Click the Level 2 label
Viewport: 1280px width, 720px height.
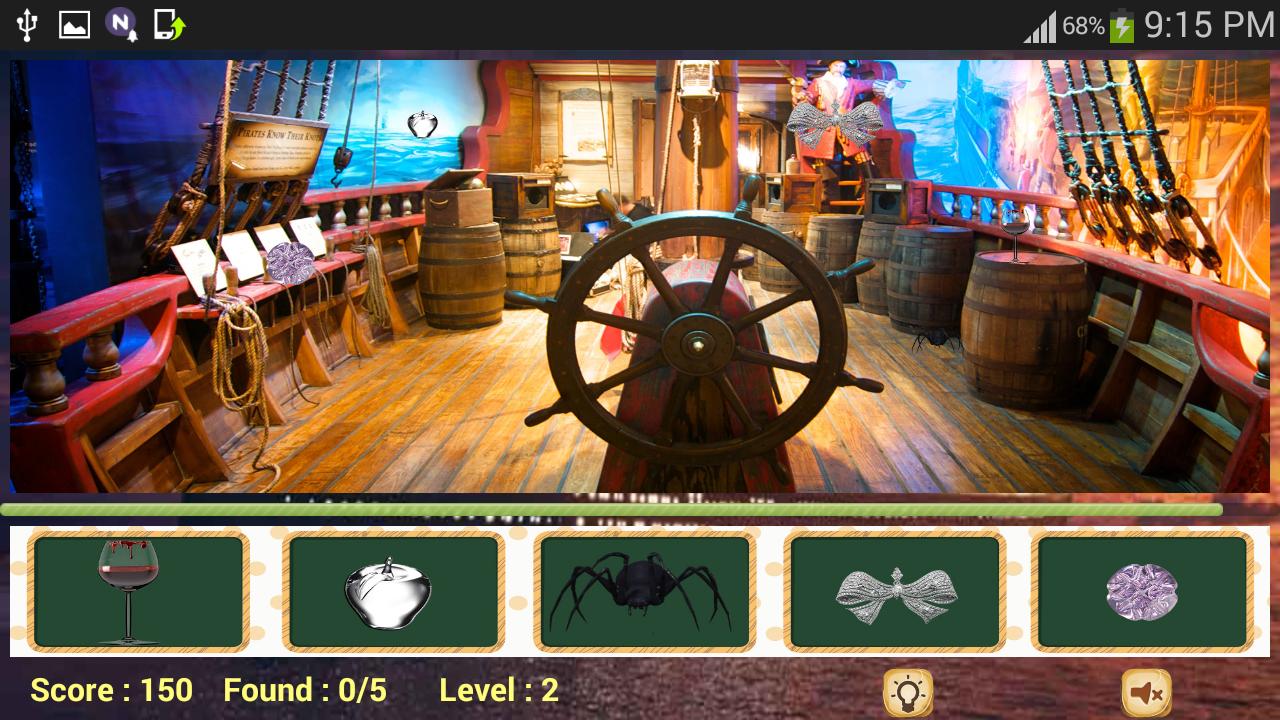498,691
